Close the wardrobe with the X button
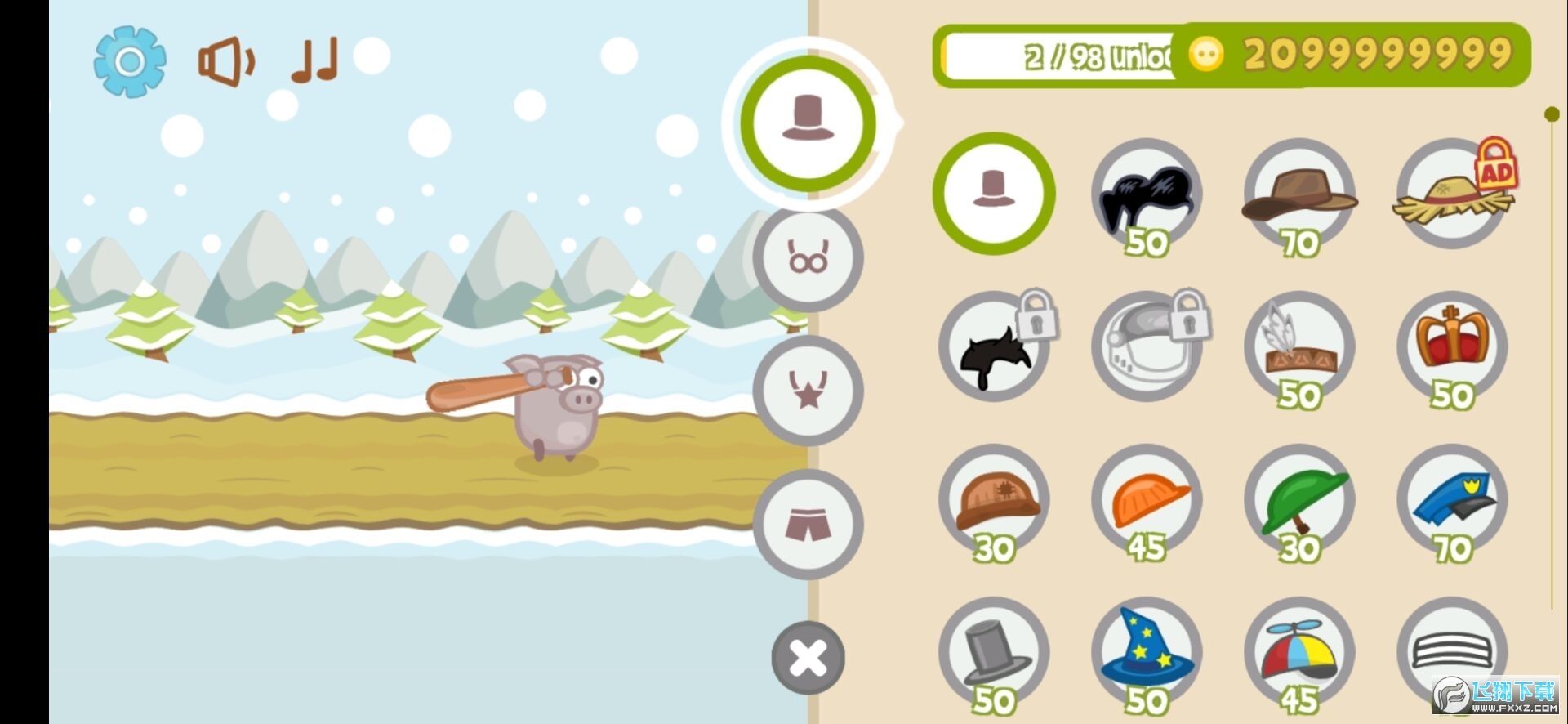This screenshot has width=1568, height=724. pos(808,658)
